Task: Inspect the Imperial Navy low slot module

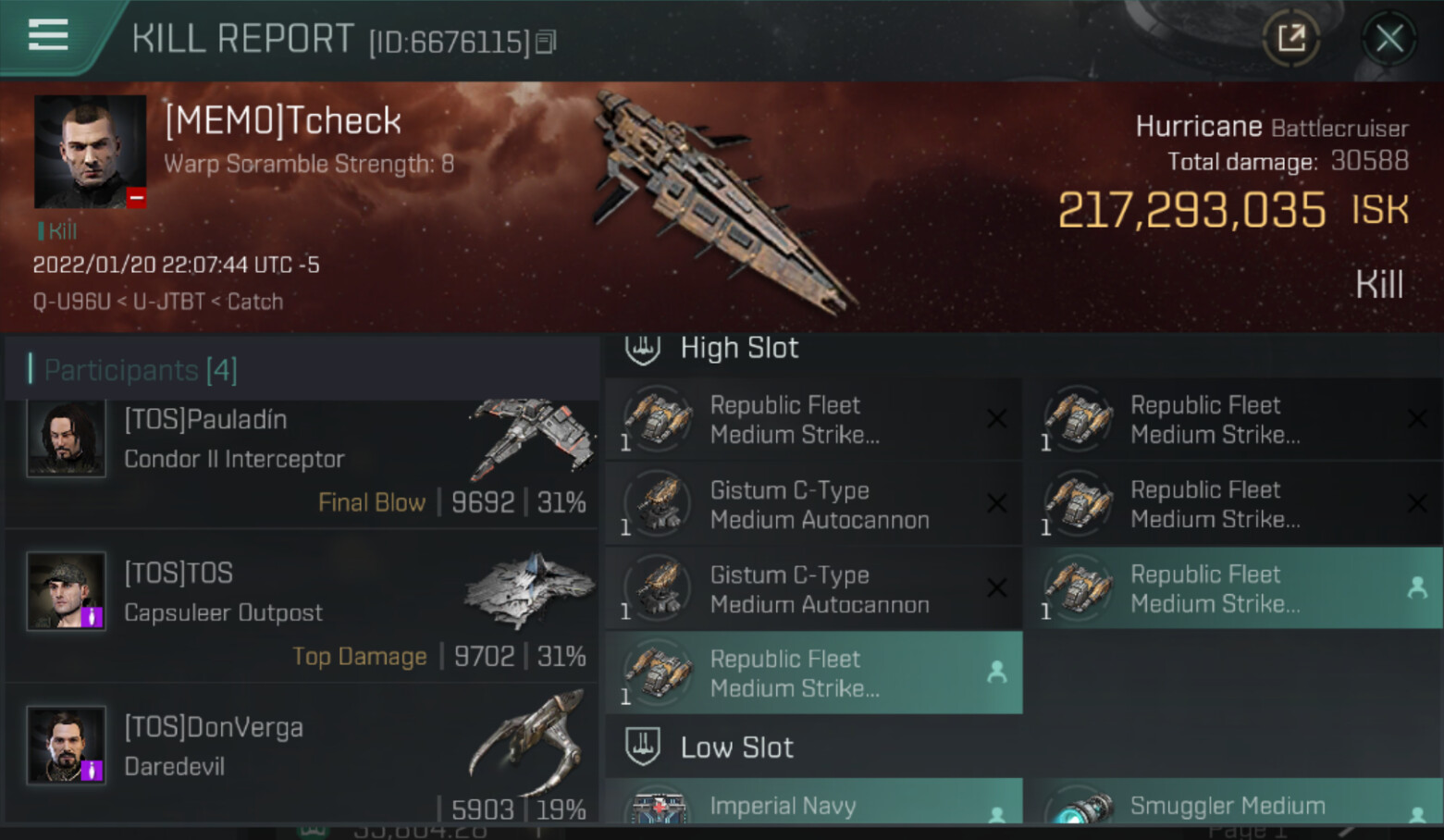Action: click(814, 803)
